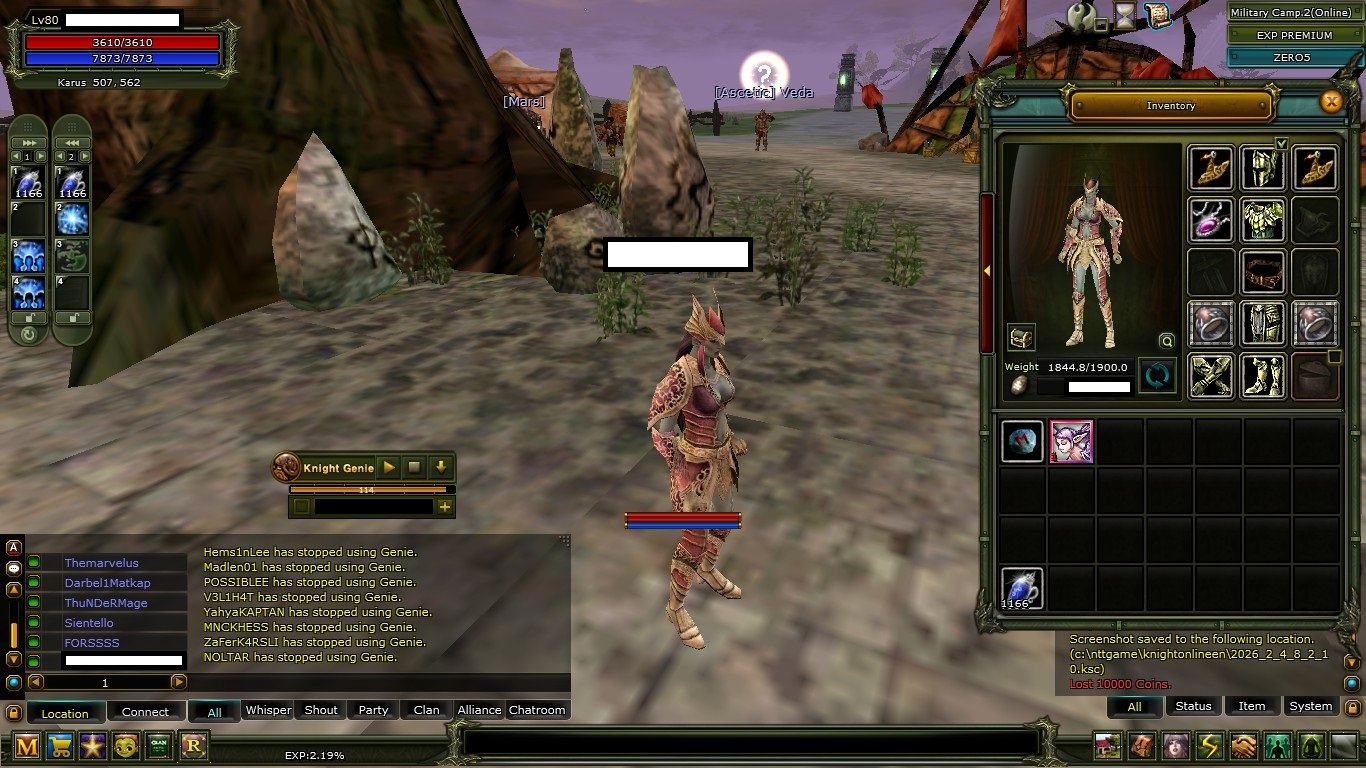
Task: Click the Connect button
Action: coord(145,712)
